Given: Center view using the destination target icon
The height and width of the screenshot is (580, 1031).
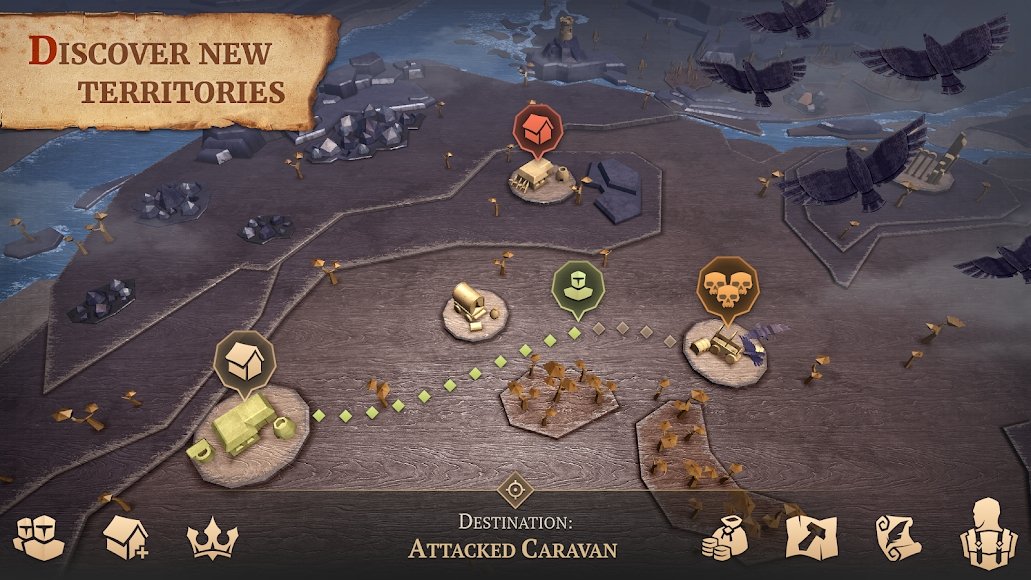Looking at the screenshot, I should [515, 490].
